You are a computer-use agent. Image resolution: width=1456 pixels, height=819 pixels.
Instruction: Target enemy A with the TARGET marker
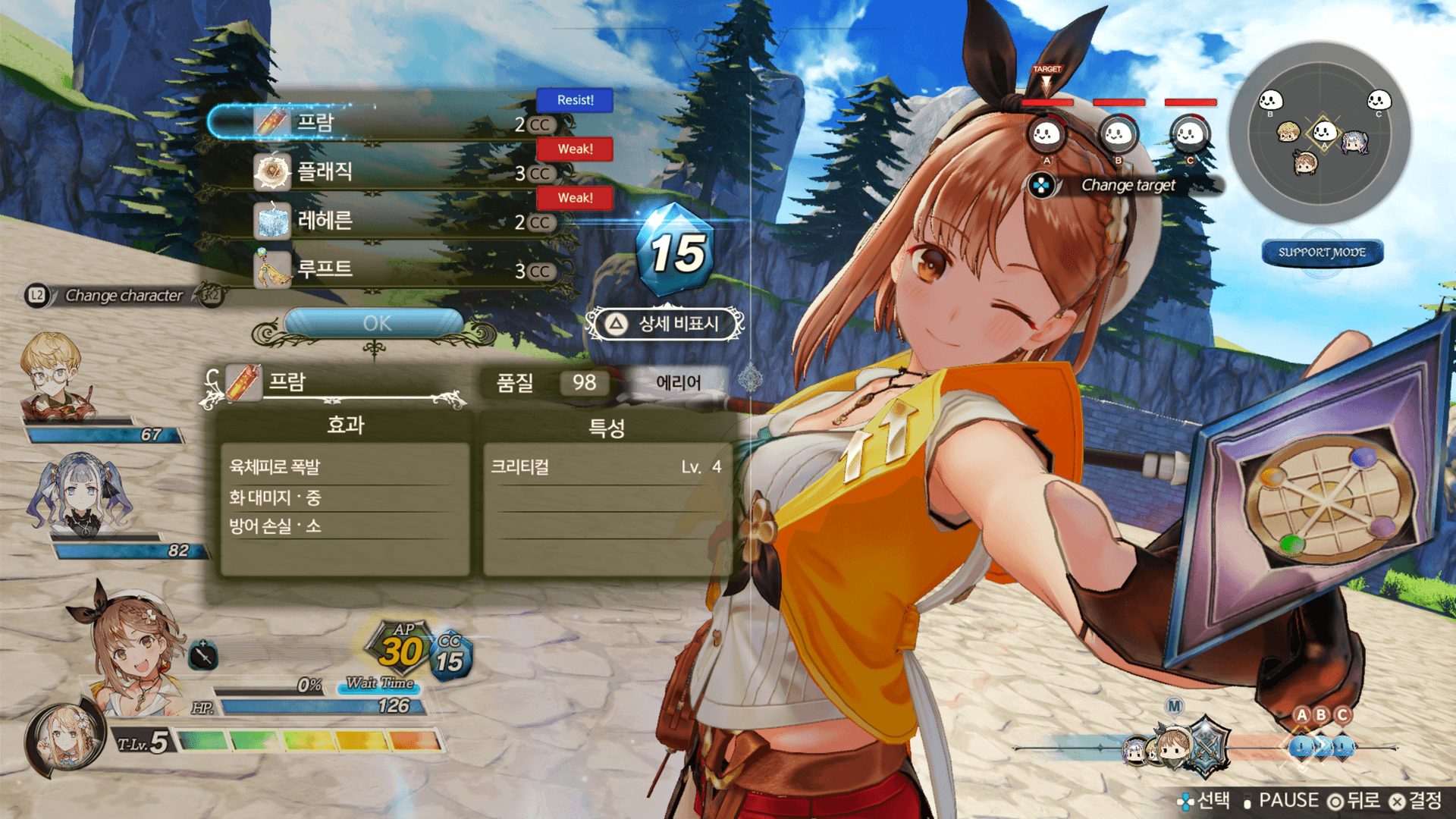[1046, 134]
